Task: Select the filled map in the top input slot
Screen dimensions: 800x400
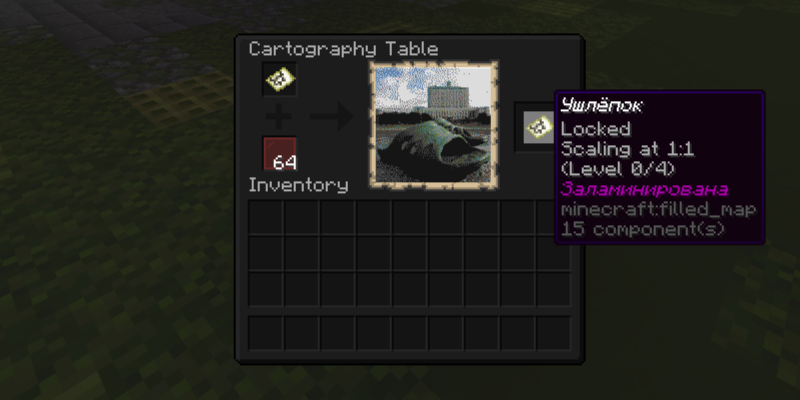Action: pyautogui.click(x=279, y=80)
